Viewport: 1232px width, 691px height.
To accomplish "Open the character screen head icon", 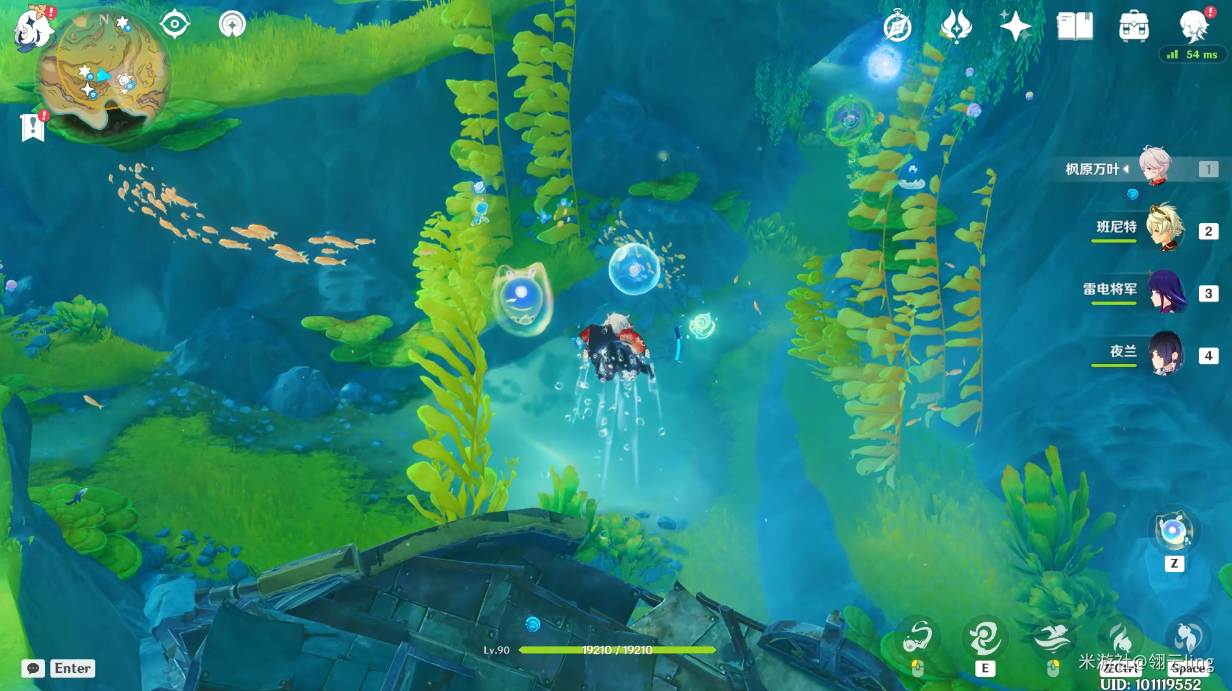I will pos(1194,26).
